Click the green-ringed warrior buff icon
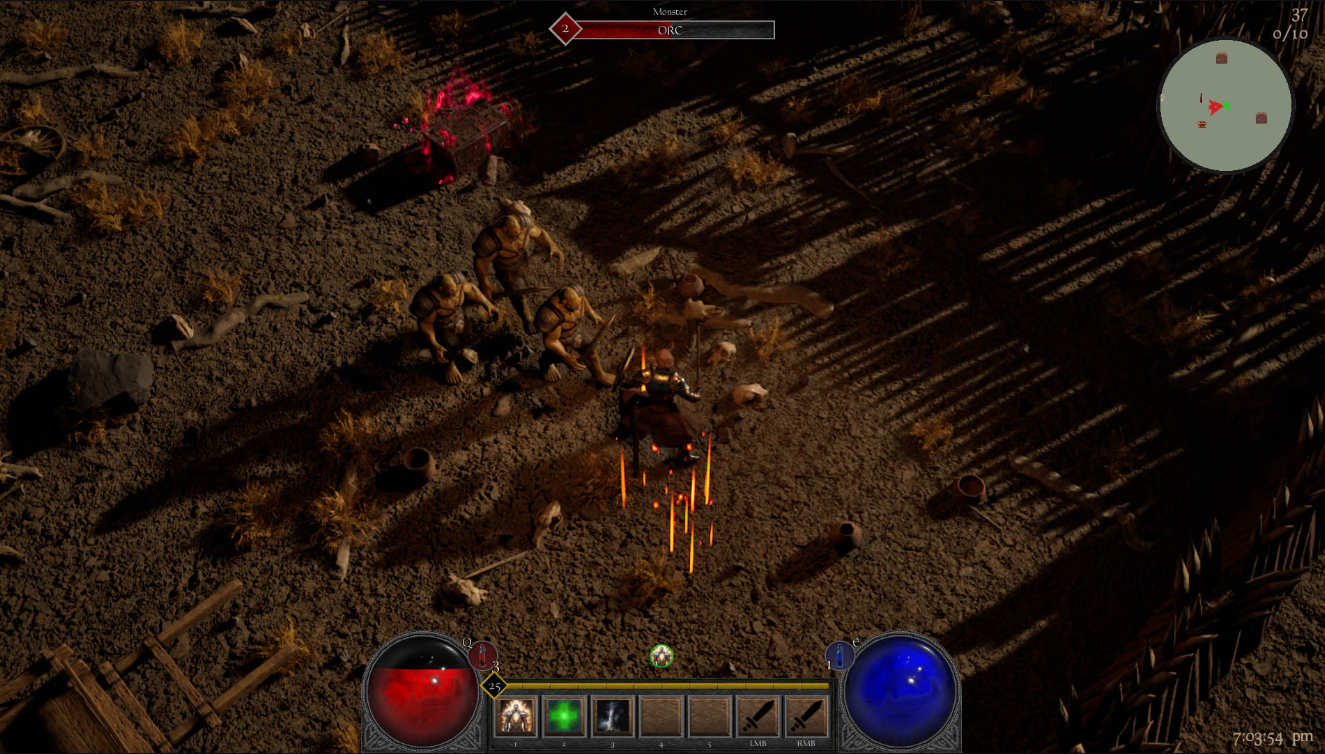This screenshot has height=754, width=1325. 661,656
